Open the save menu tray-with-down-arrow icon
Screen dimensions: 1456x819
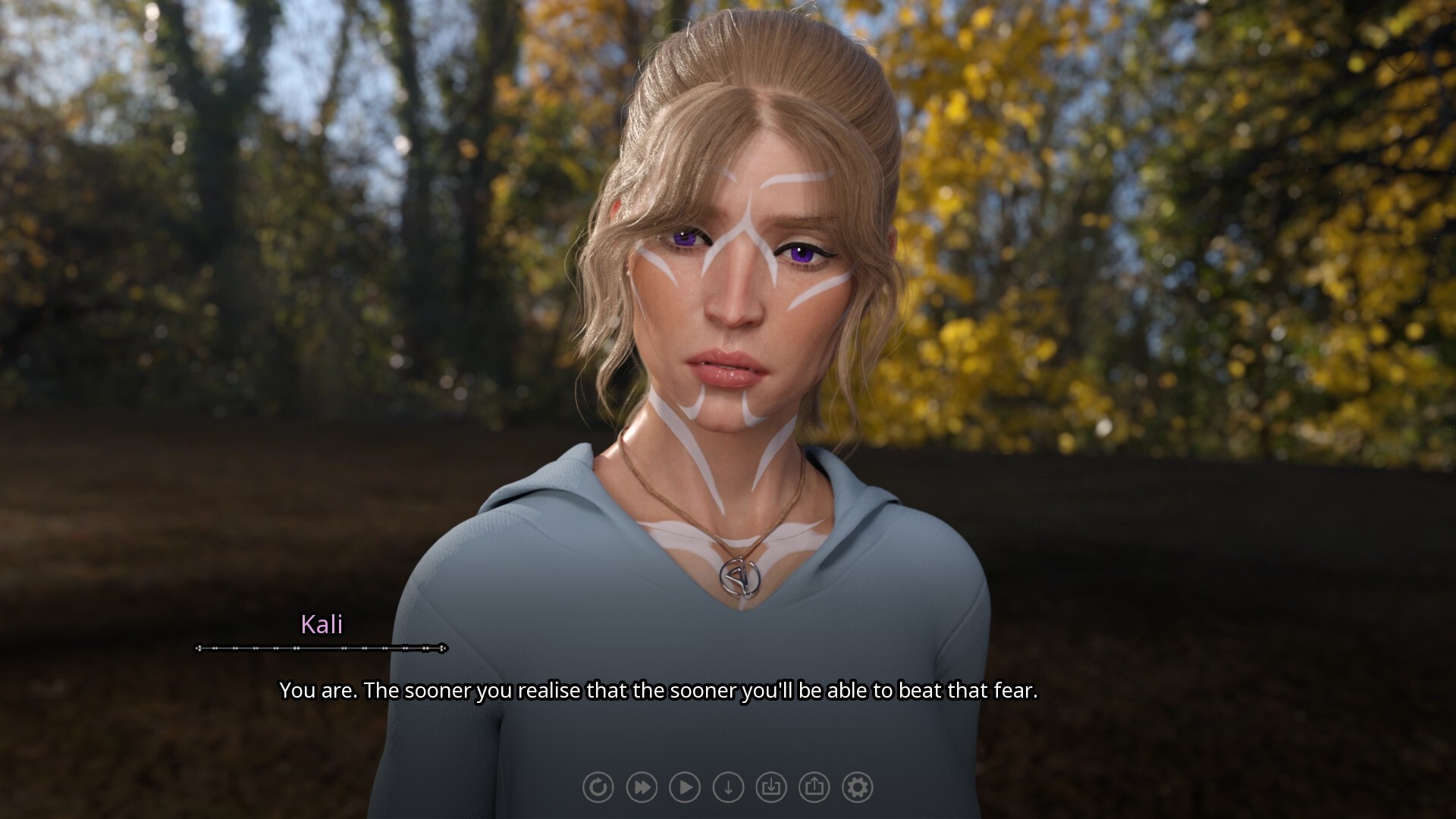click(771, 787)
